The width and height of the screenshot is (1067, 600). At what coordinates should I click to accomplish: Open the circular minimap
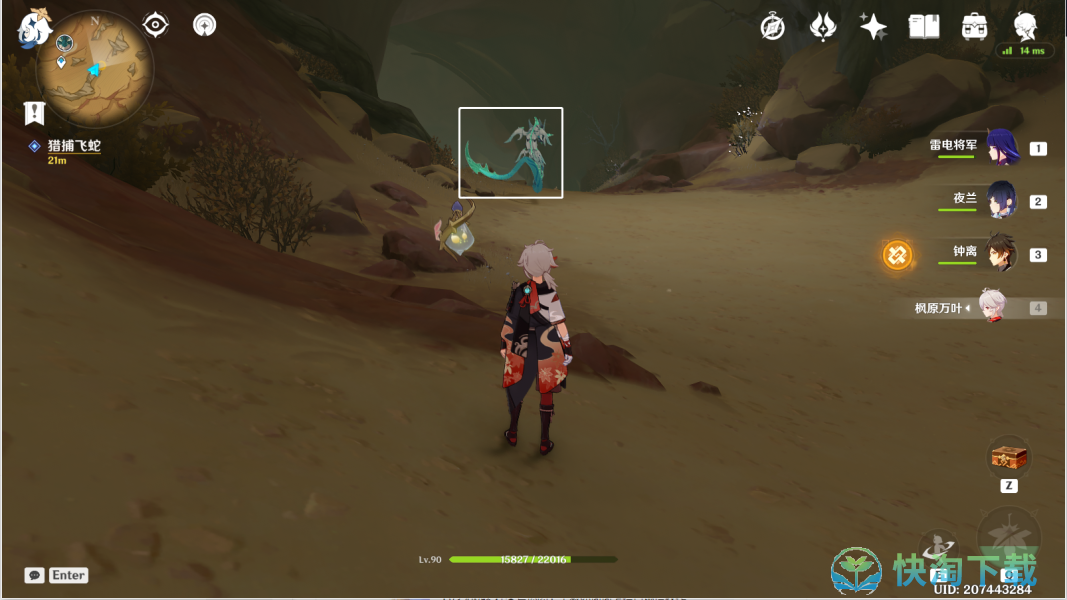95,69
